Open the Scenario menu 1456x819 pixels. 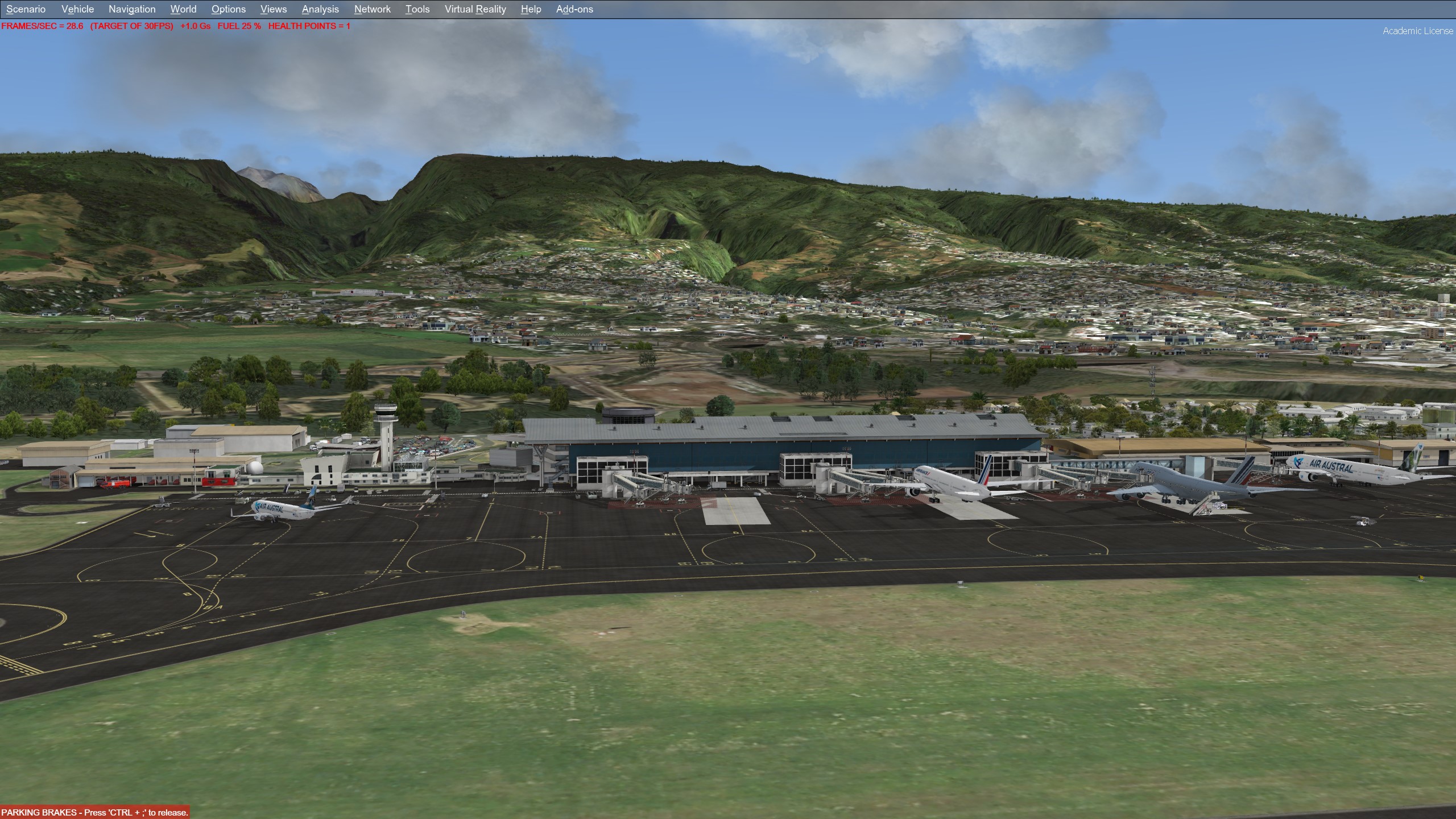(26, 9)
